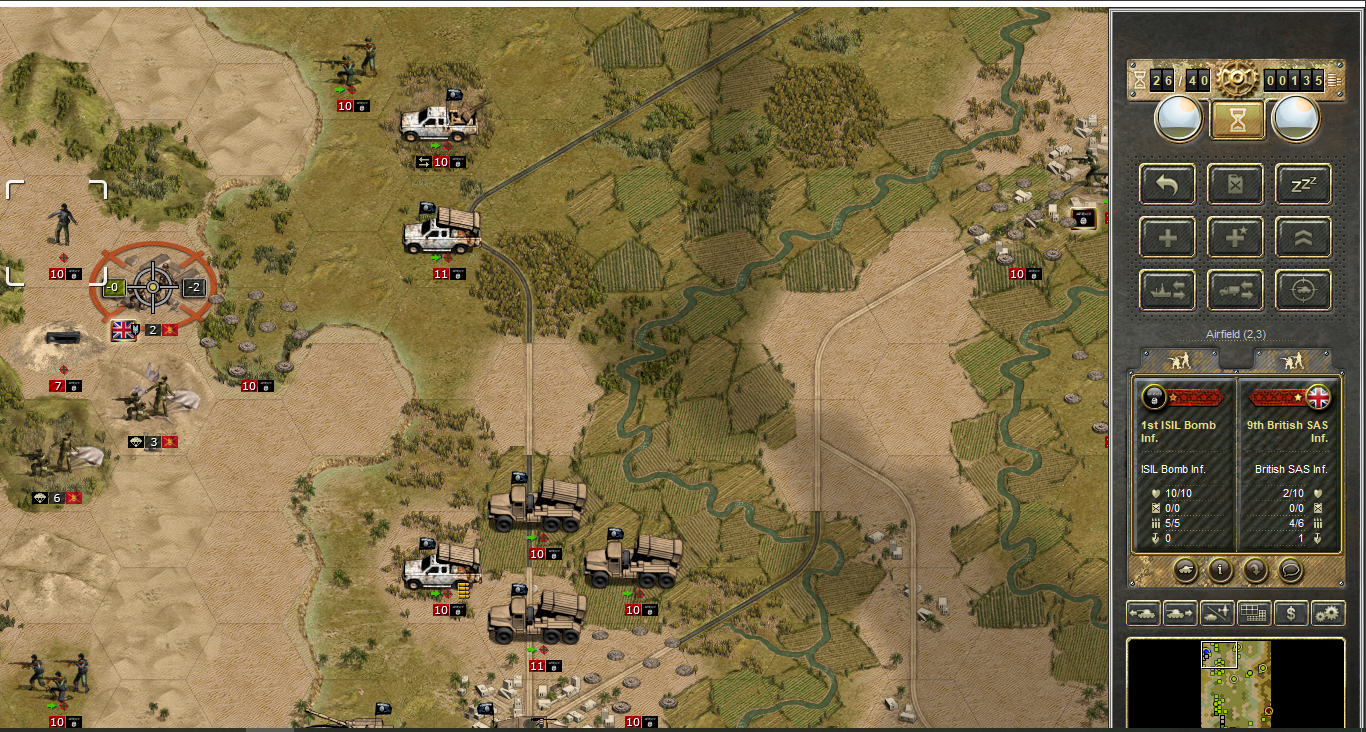Open the unit info button marked i
Screen dimensions: 1366x732
click(1219, 570)
